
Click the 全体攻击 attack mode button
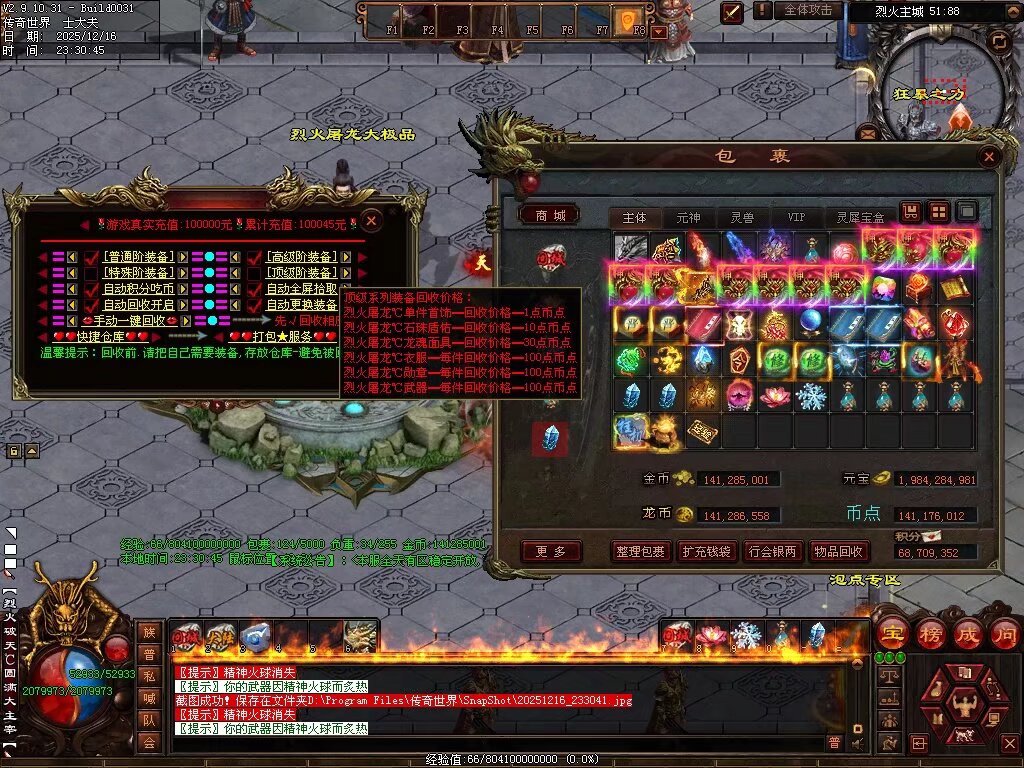[x=808, y=10]
